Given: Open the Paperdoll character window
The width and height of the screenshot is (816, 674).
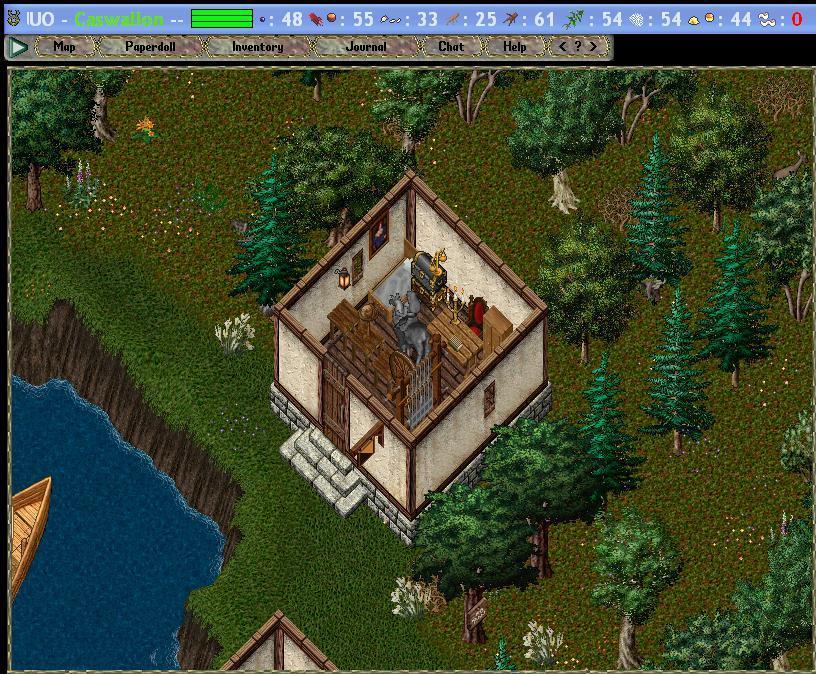Looking at the screenshot, I should click(150, 46).
